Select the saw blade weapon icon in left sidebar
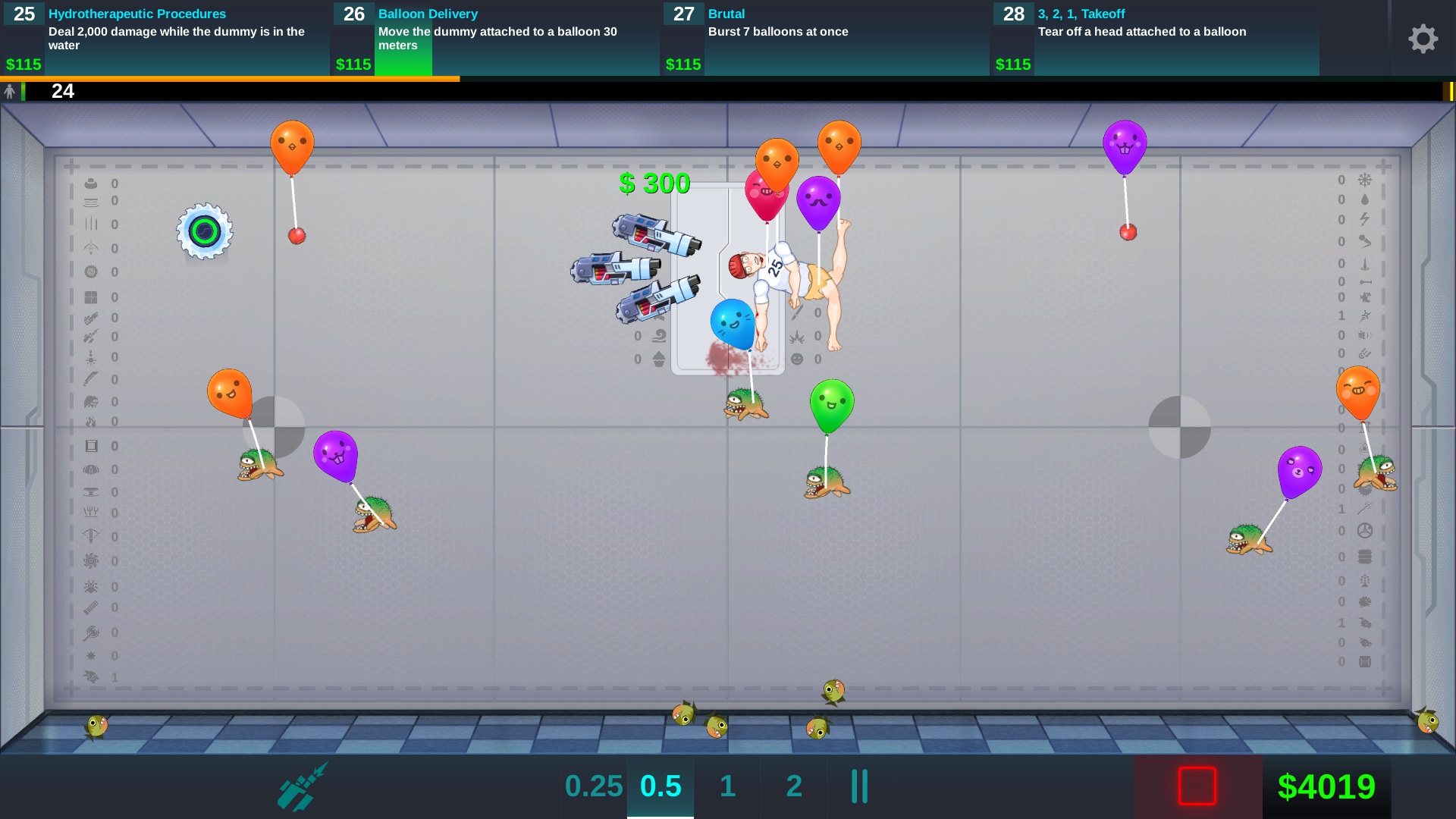 point(90,271)
